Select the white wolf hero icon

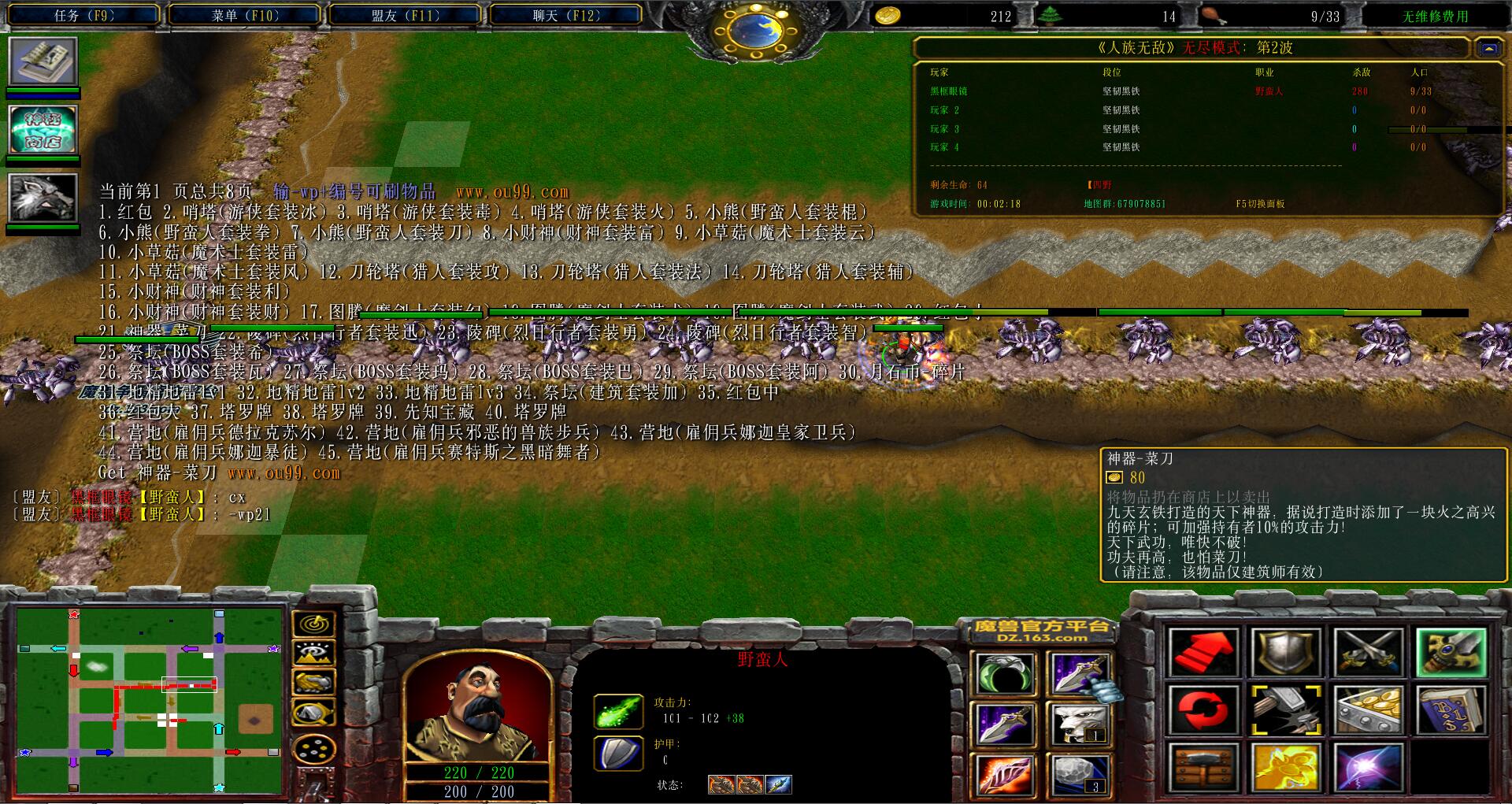coord(43,197)
